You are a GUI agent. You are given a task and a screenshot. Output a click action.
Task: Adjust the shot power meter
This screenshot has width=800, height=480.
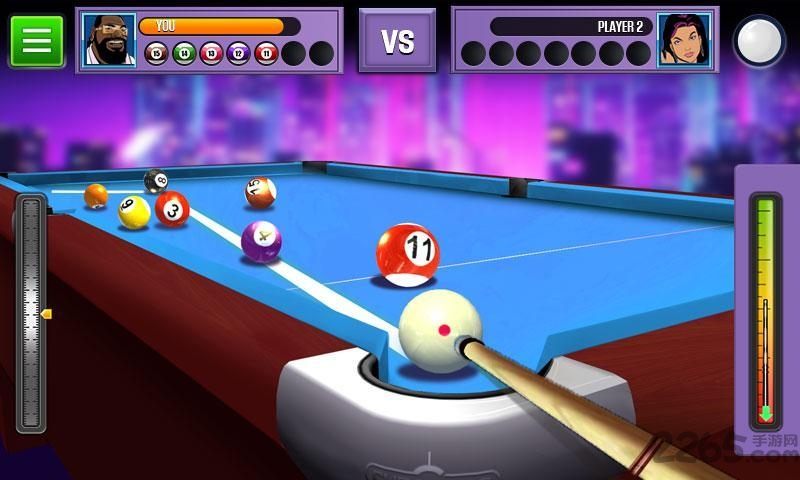point(766,310)
